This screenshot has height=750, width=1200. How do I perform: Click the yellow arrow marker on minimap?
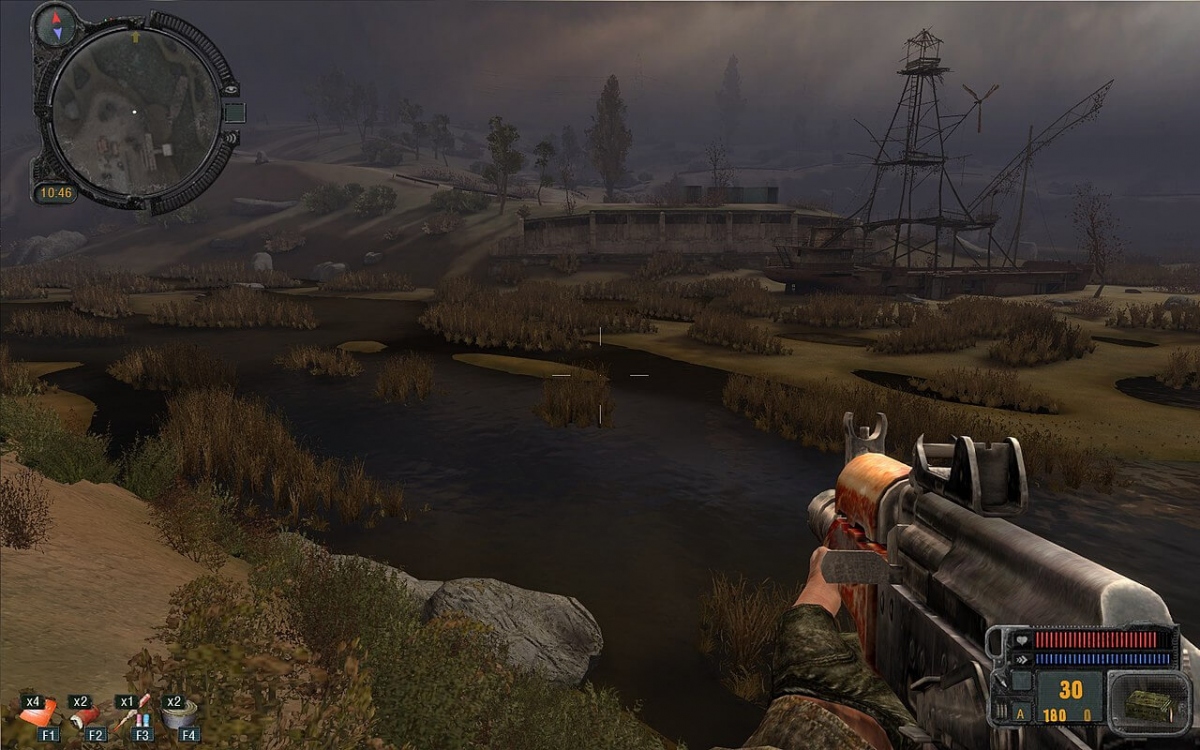click(135, 38)
